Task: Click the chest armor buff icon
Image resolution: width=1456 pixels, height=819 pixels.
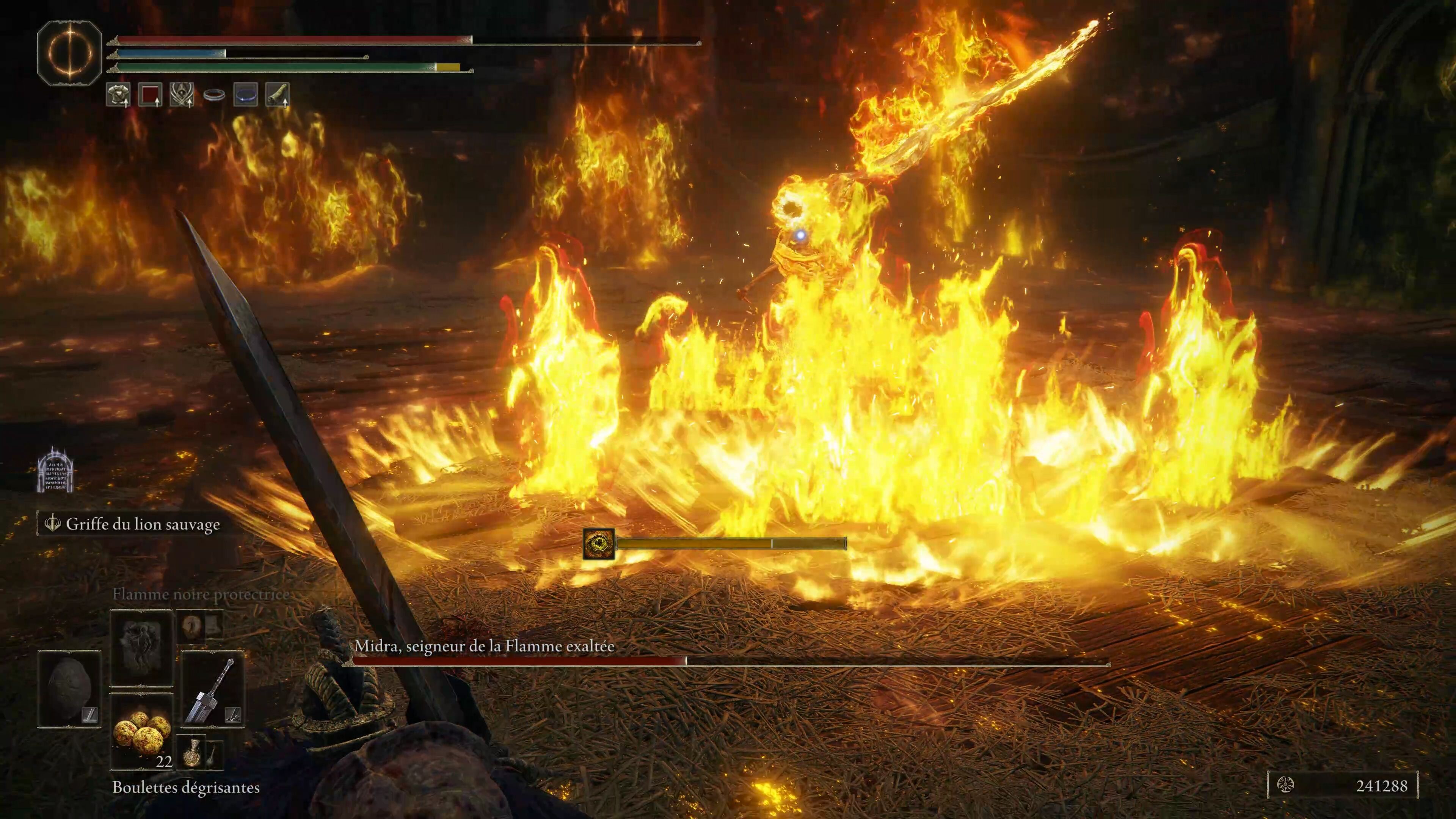Action: (x=118, y=94)
